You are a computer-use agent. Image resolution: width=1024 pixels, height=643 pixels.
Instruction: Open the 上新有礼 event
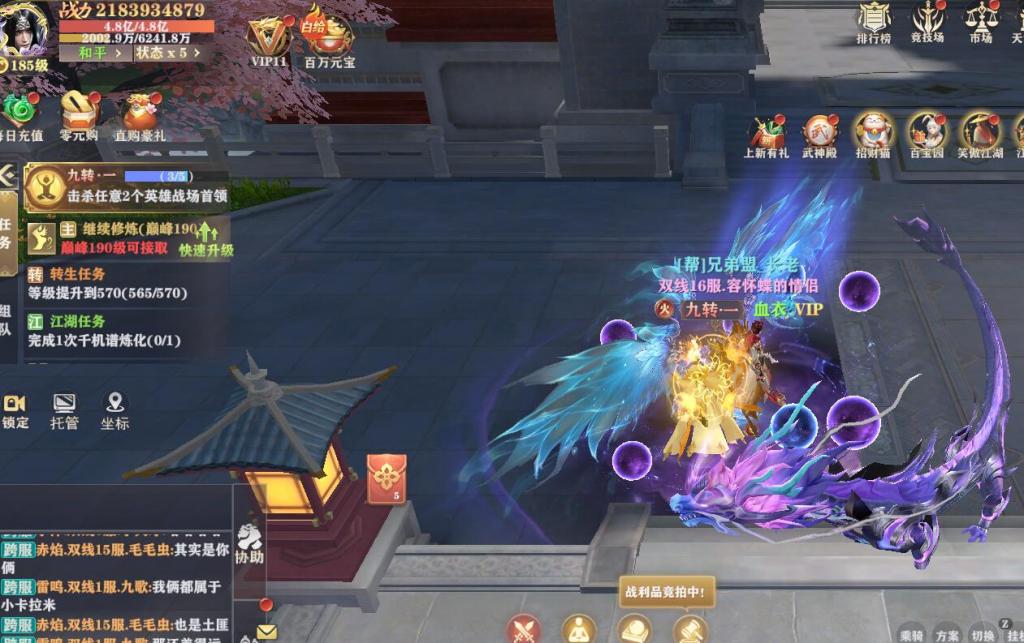point(766,135)
